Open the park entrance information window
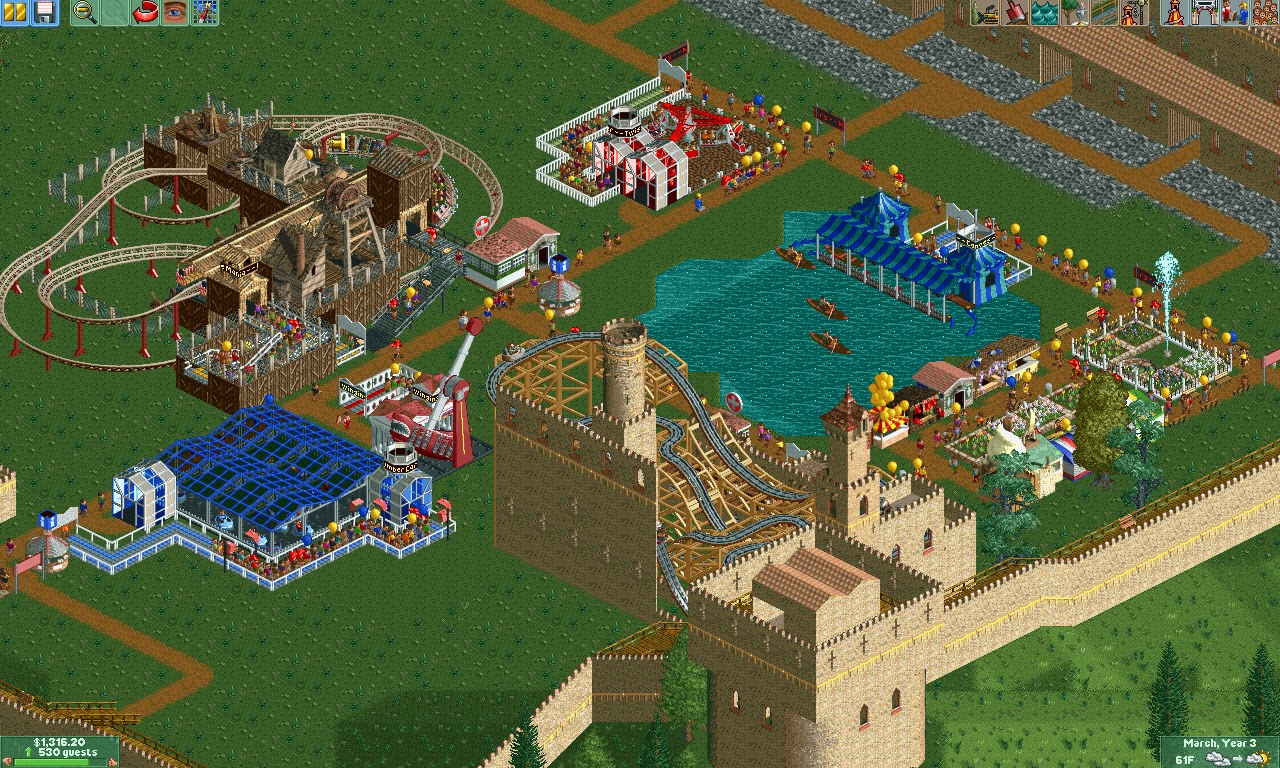 coord(1205,12)
